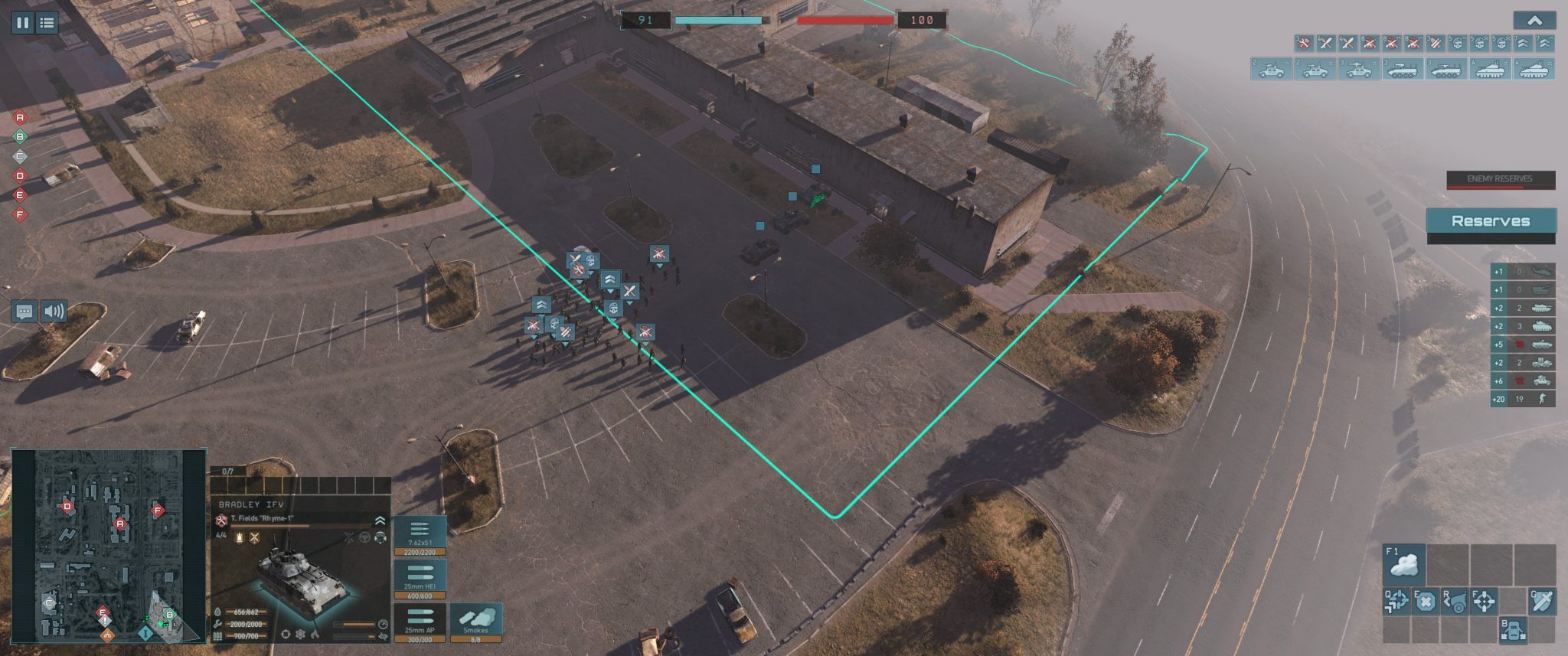Select the 25mm AP ammo
Screen dimensions: 1568x656
click(420, 623)
